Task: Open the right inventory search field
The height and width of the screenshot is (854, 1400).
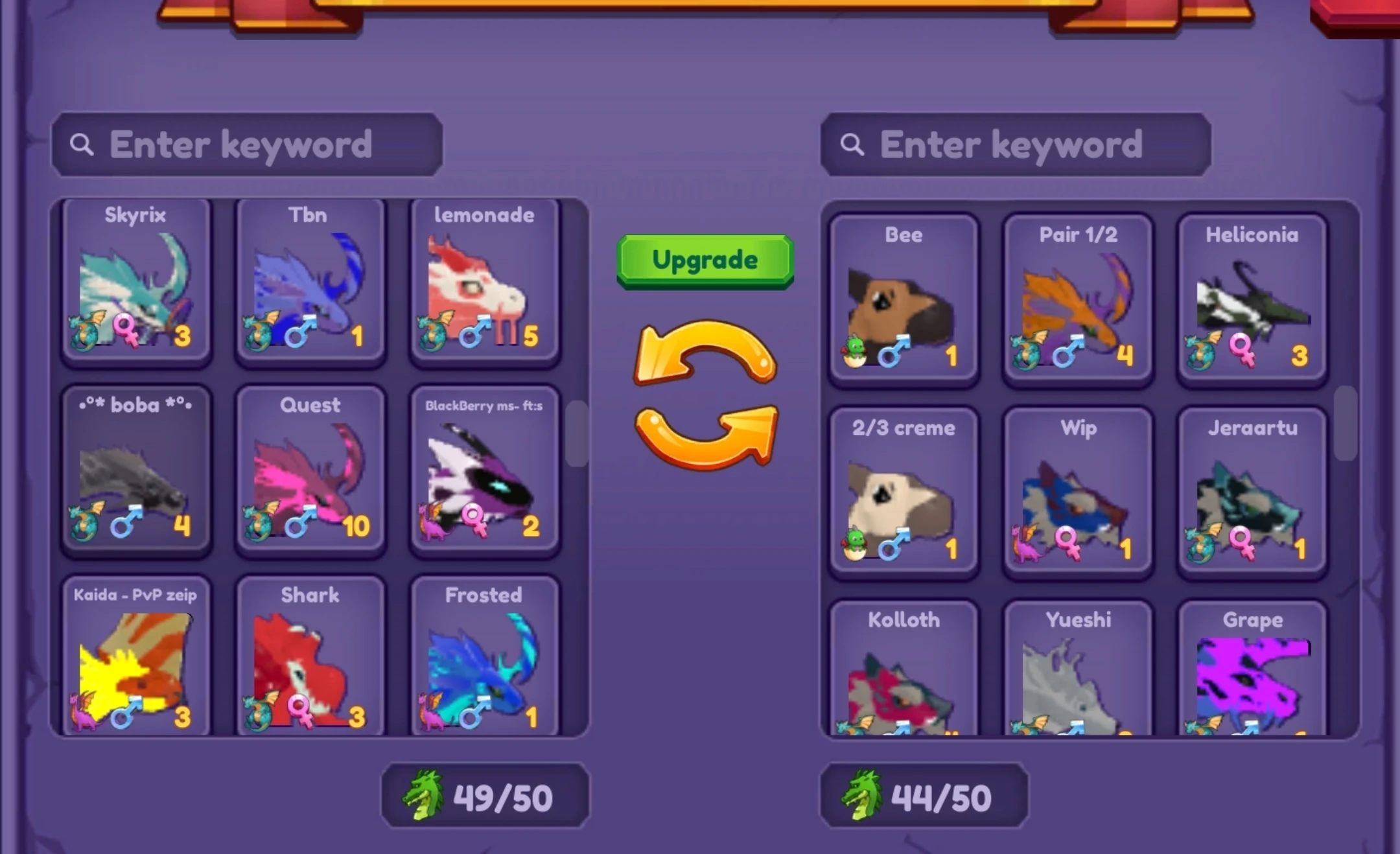Action: click(1016, 144)
